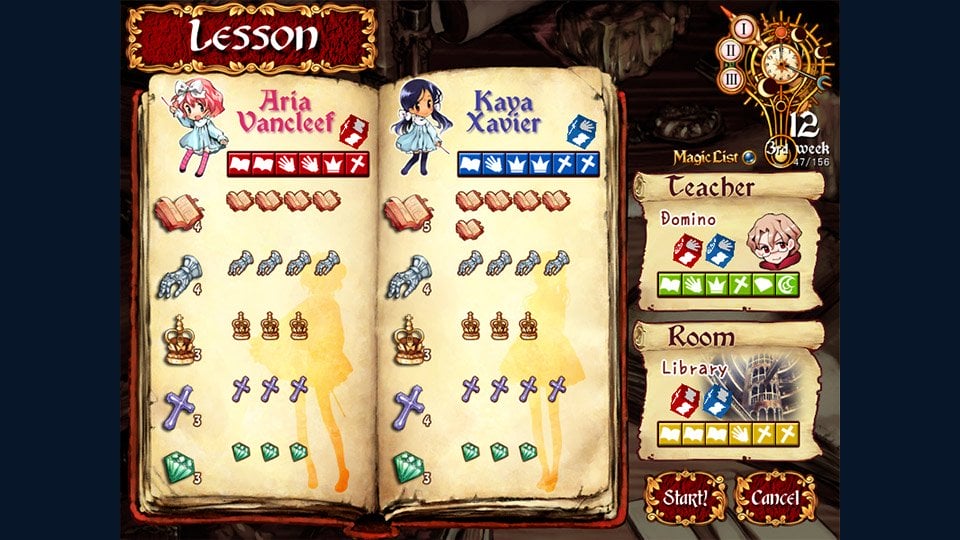
Task: Cancel the lesson setup
Action: [775, 497]
